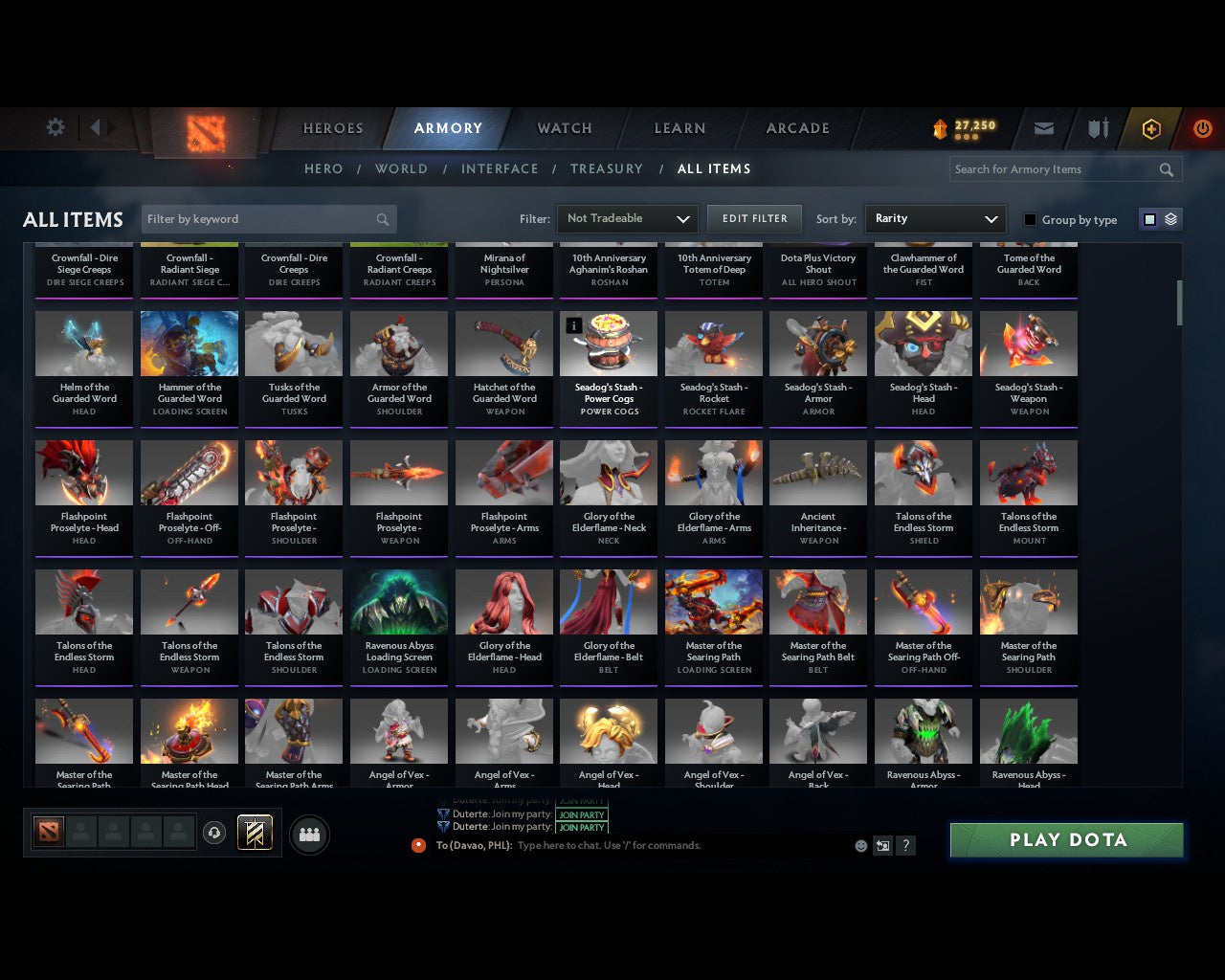Open the friends/party list icon near the bottom

309,833
